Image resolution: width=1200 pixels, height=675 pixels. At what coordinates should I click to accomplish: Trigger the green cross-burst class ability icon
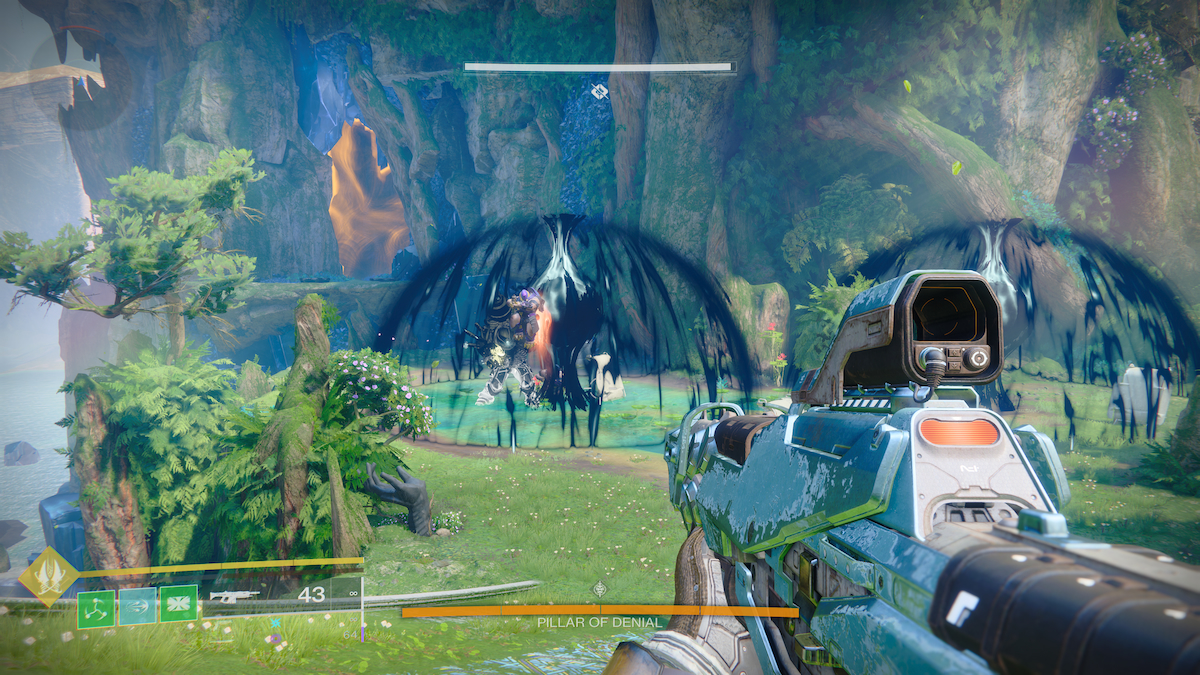coord(178,604)
